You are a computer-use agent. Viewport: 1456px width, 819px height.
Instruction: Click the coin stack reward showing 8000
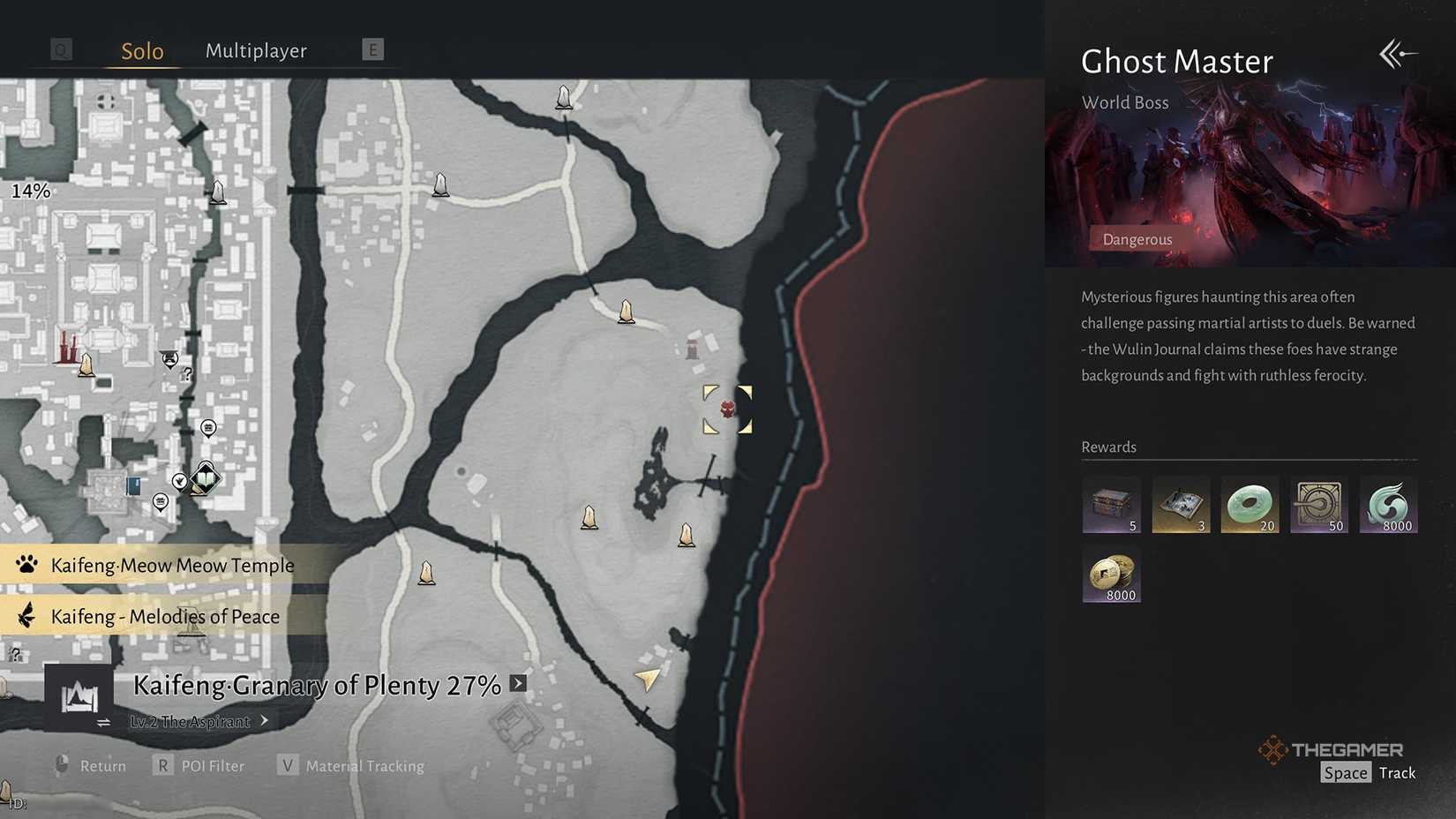click(x=1111, y=575)
